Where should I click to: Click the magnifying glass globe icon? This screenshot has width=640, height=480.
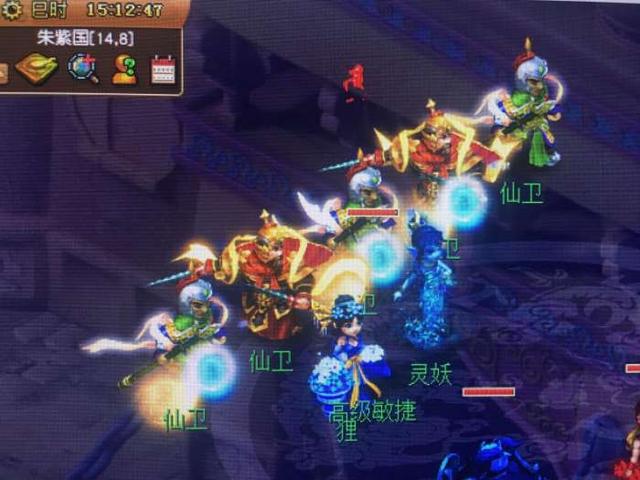[82, 68]
